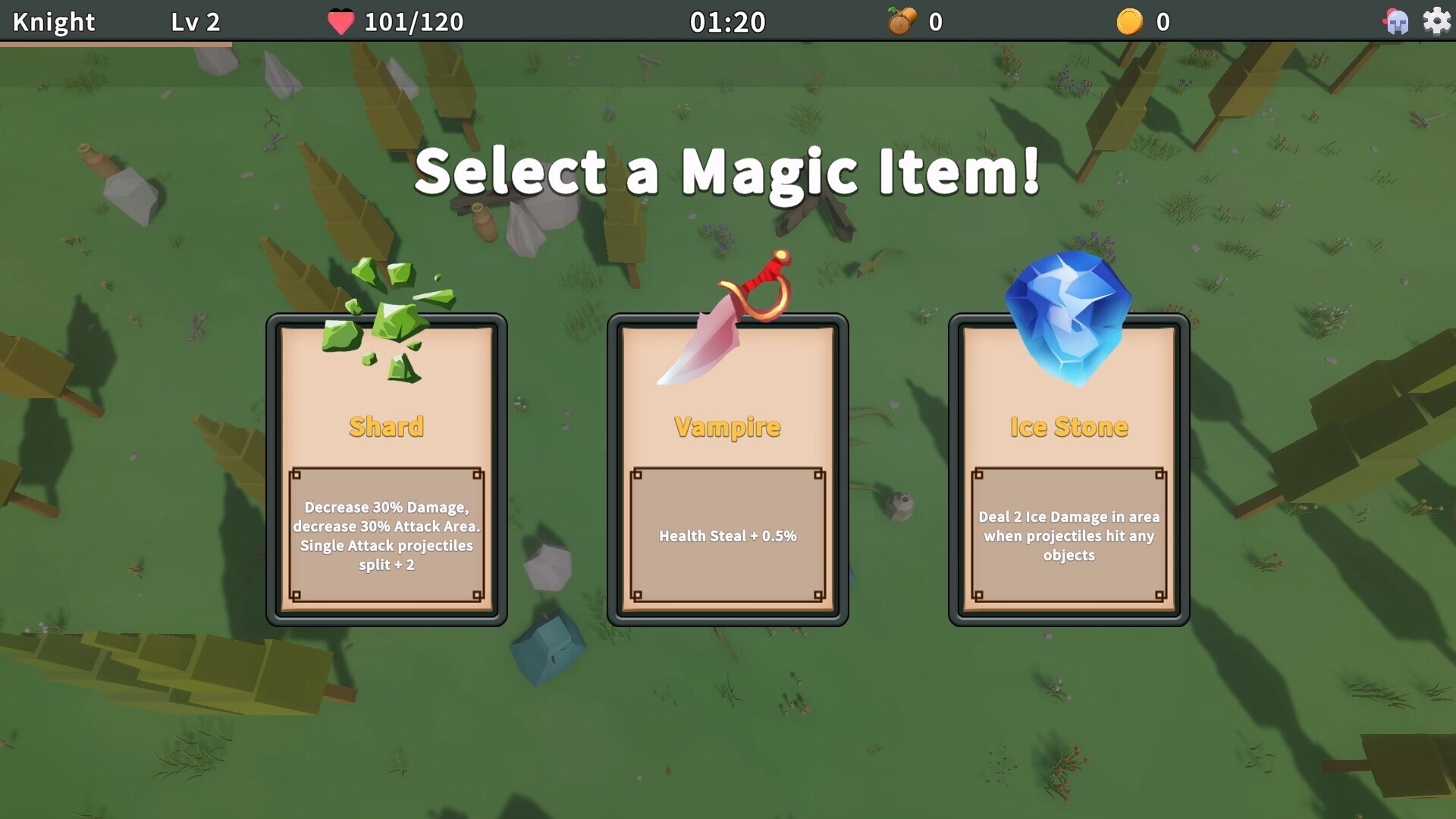Click the Ice Stone card title text
1456x819 pixels.
click(1068, 426)
